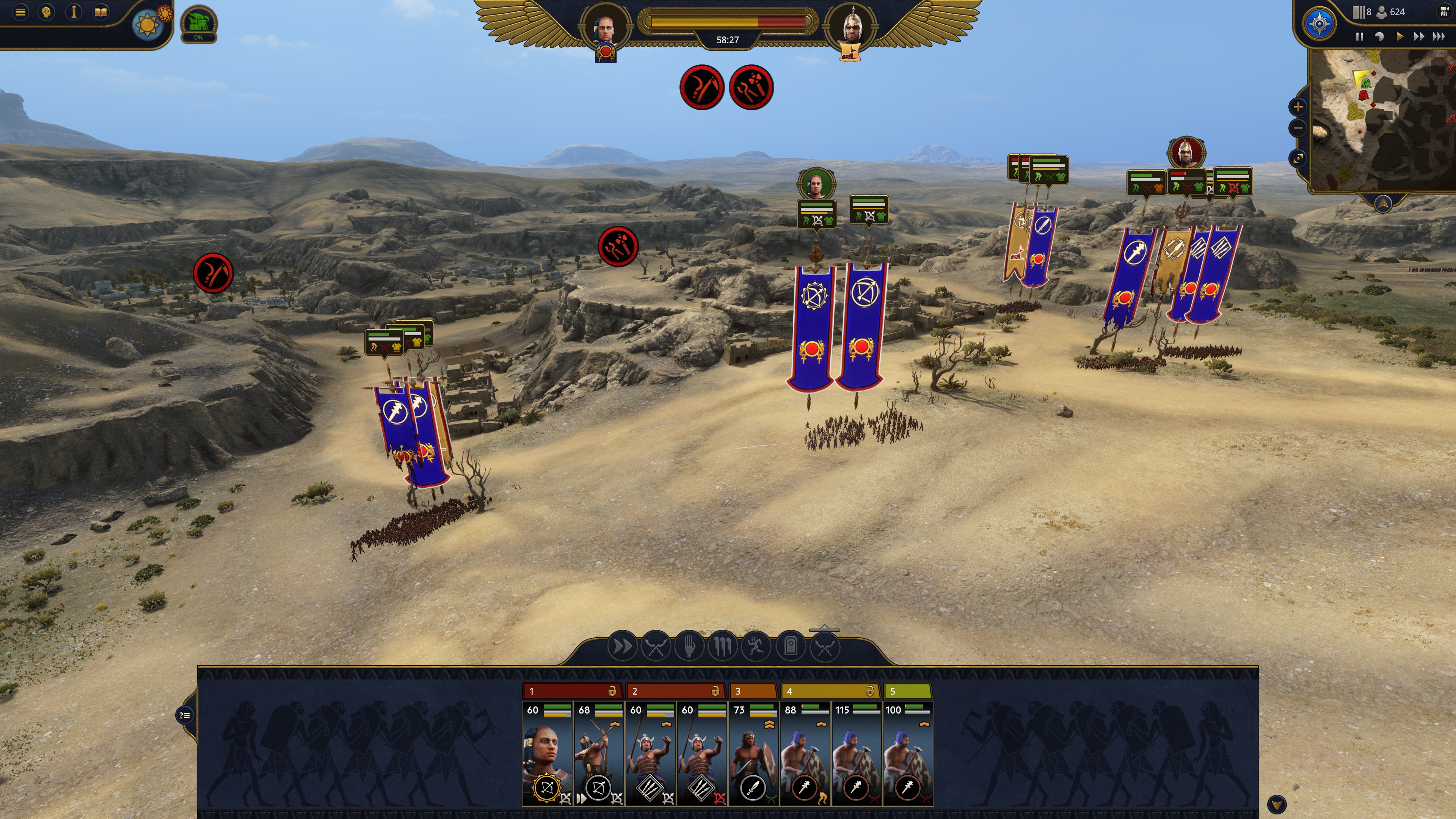
Task: Toggle the raised-hand halt order
Action: [689, 646]
